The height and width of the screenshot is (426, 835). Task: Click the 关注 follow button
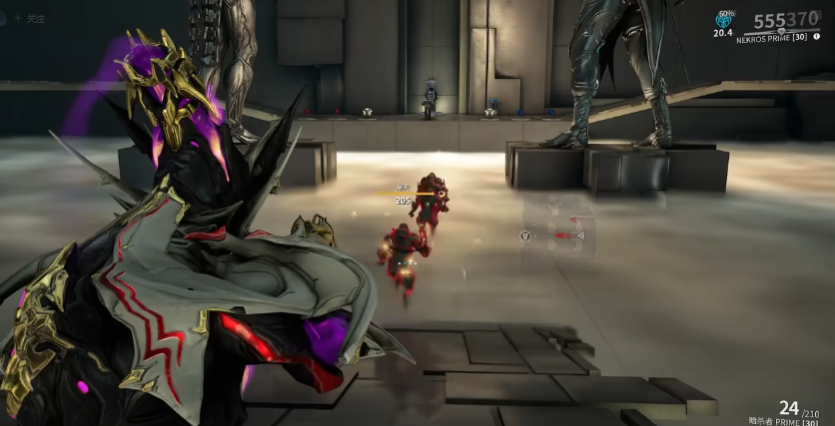coord(30,18)
